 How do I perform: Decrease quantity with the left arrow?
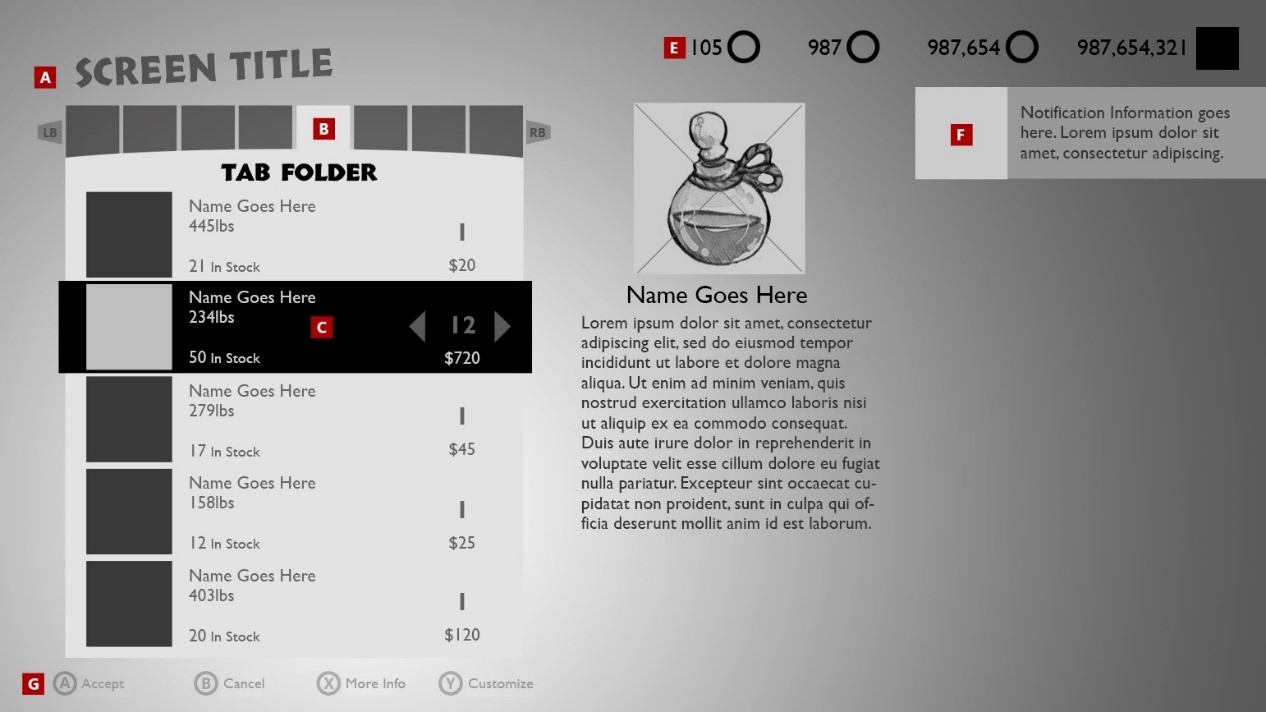pos(418,326)
